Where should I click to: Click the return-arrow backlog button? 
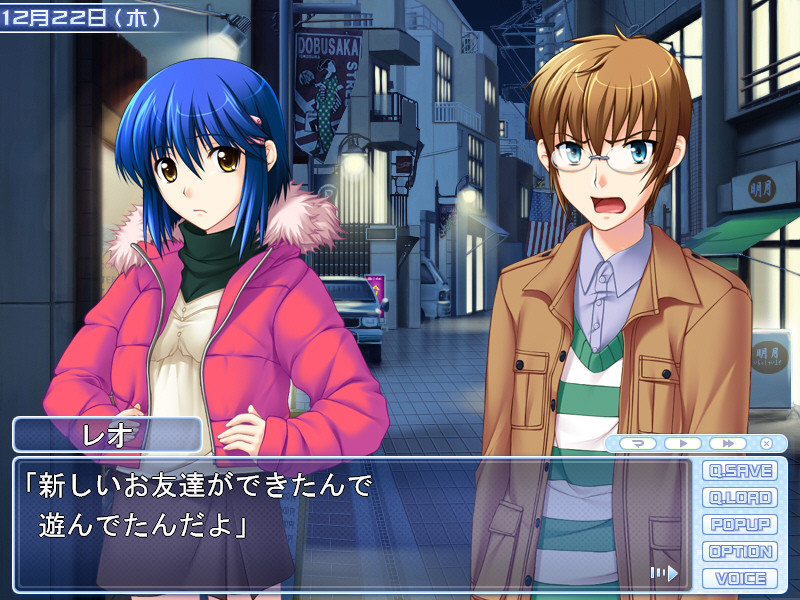pos(637,443)
